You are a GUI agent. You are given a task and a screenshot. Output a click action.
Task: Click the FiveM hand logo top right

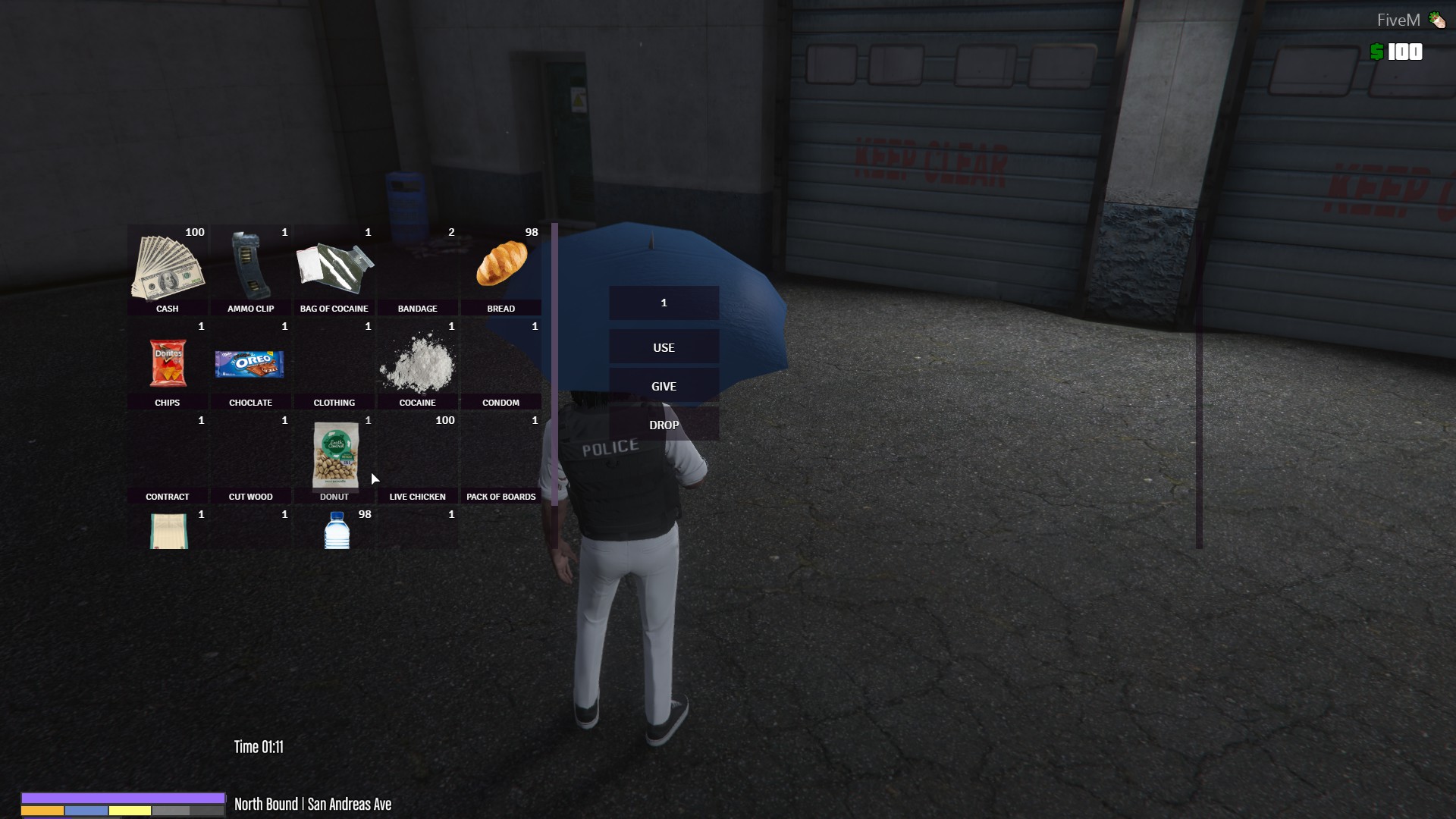[1437, 19]
